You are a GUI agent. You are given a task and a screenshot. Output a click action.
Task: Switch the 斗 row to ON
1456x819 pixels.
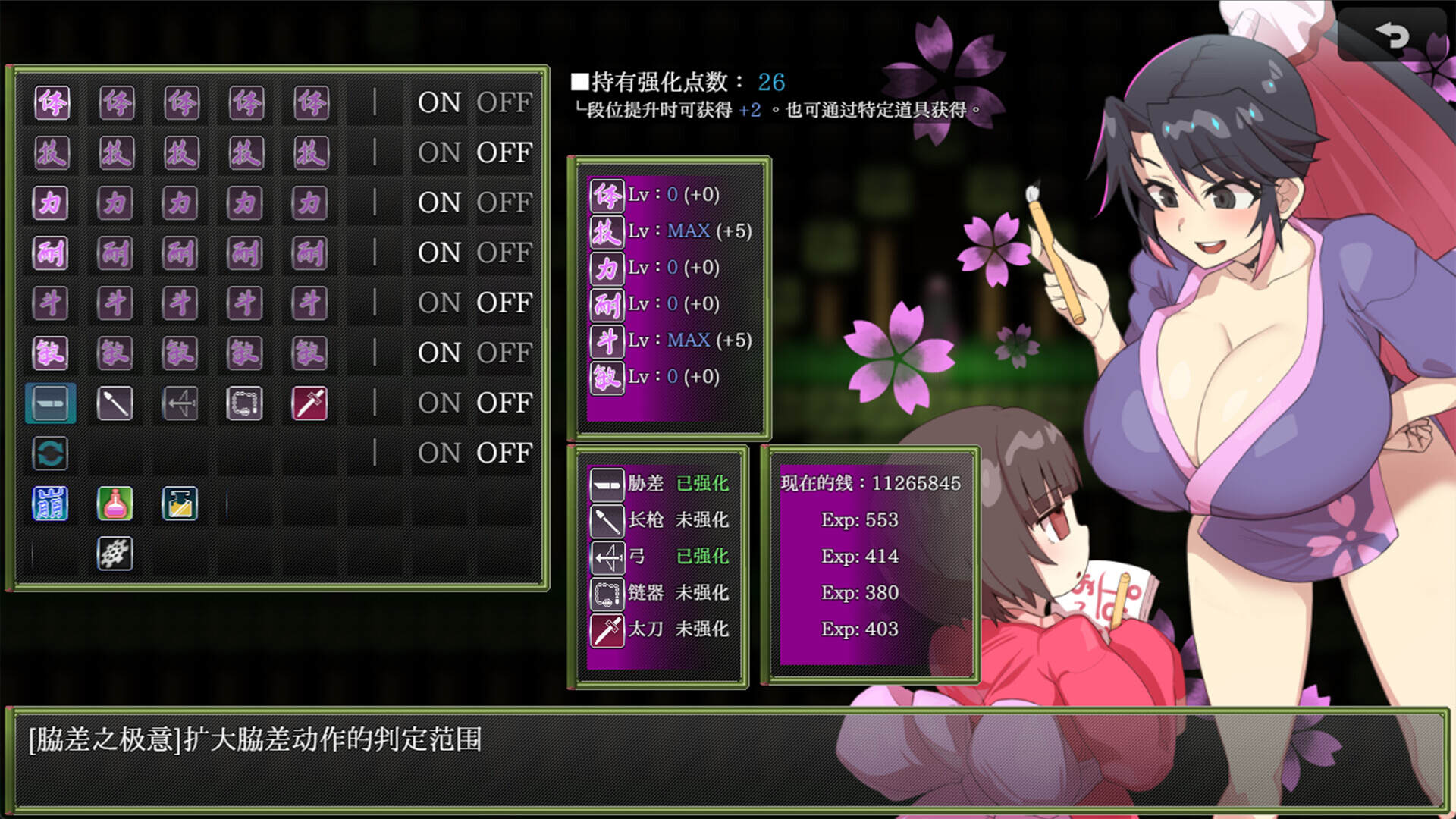pyautogui.click(x=438, y=303)
